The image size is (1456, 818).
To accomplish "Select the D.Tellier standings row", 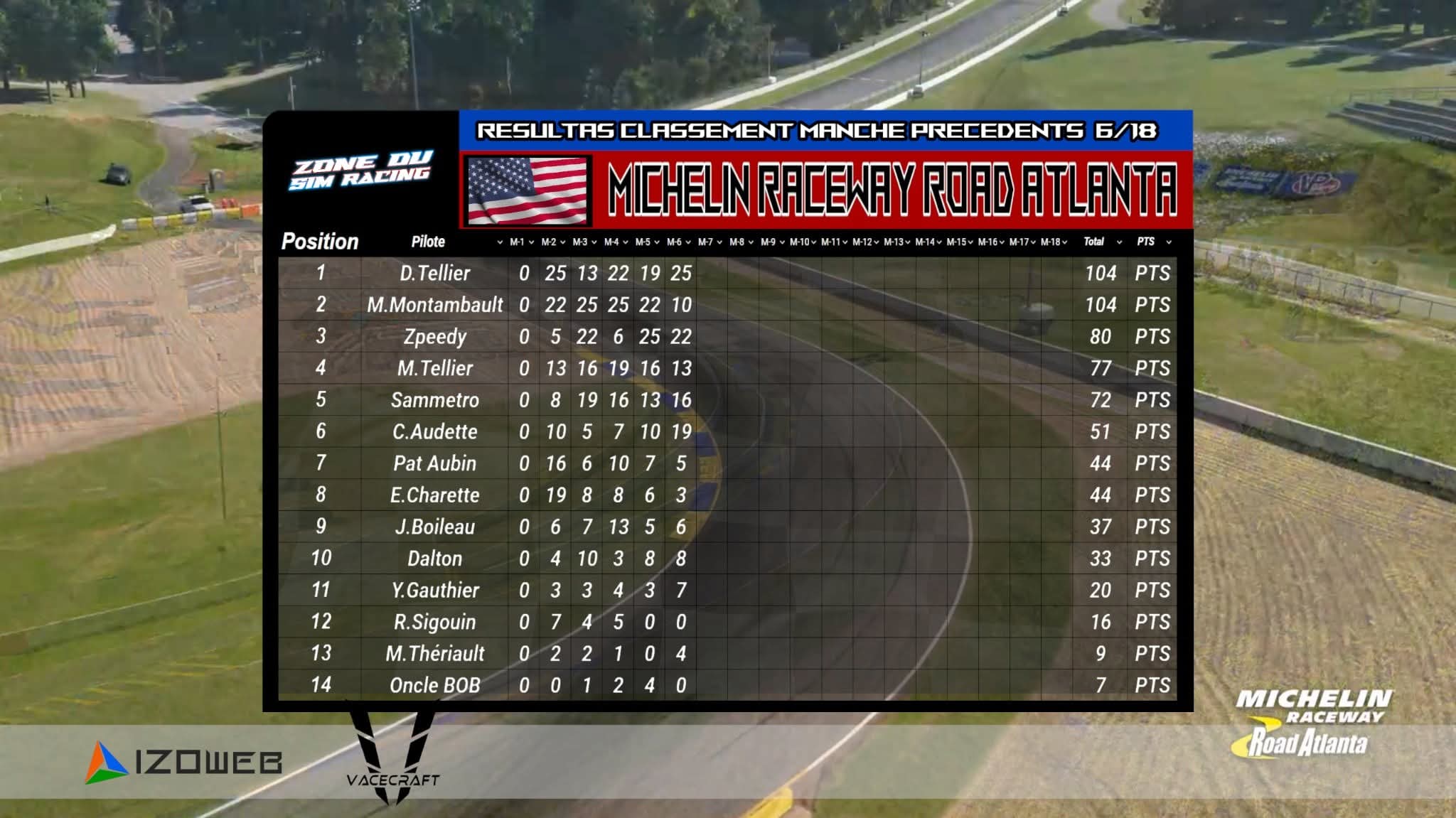I will (x=434, y=274).
